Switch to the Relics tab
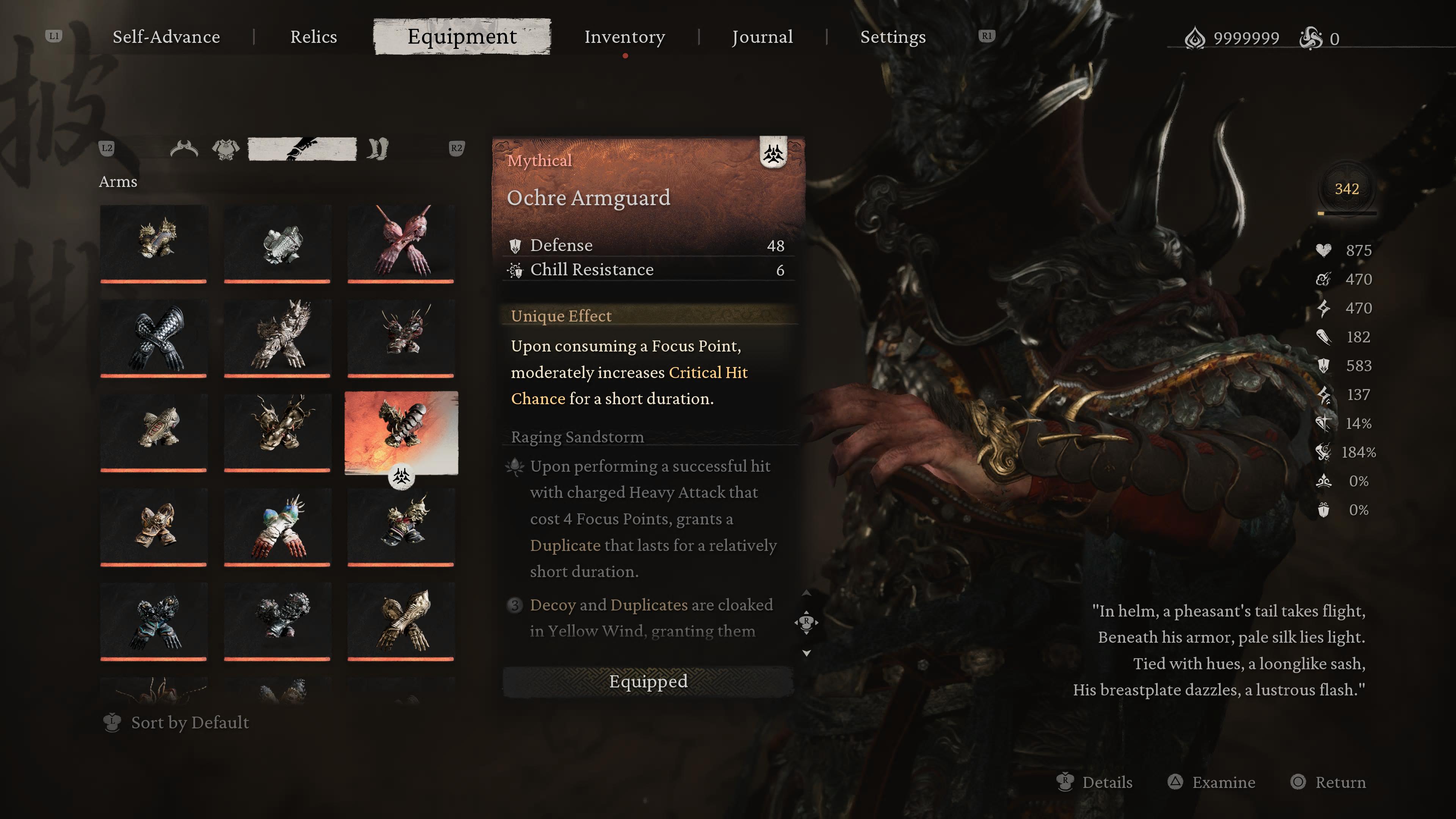Image resolution: width=1456 pixels, height=819 pixels. click(x=313, y=37)
